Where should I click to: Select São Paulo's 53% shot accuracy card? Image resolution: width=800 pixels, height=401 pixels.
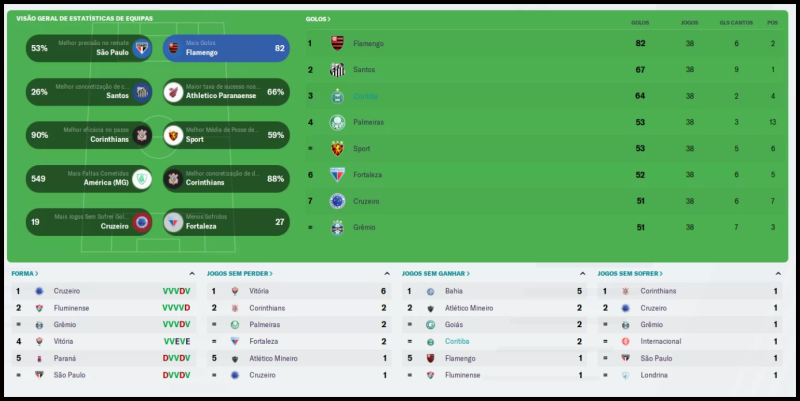[x=90, y=48]
